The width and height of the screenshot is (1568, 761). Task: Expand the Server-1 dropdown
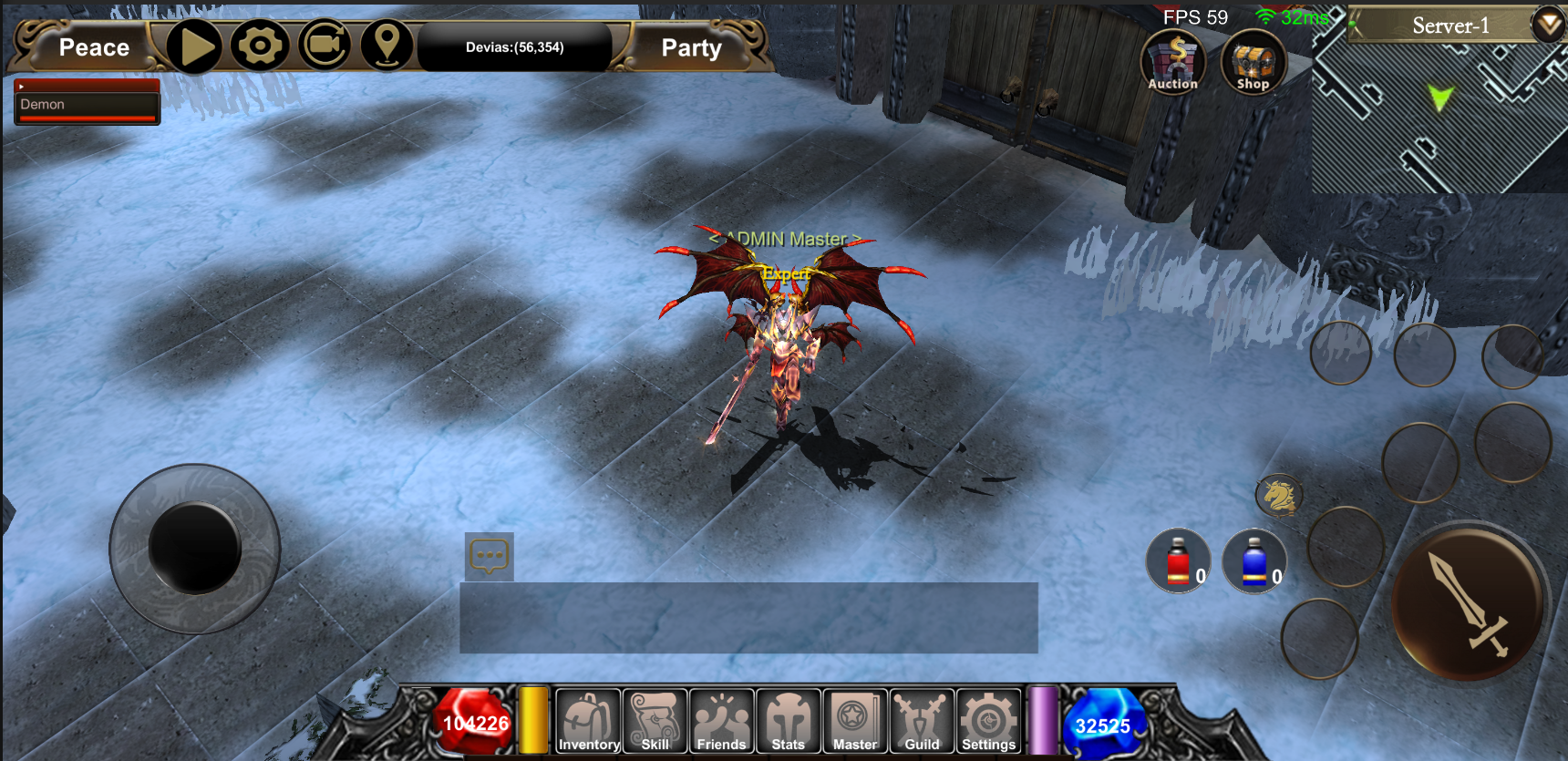(1548, 25)
